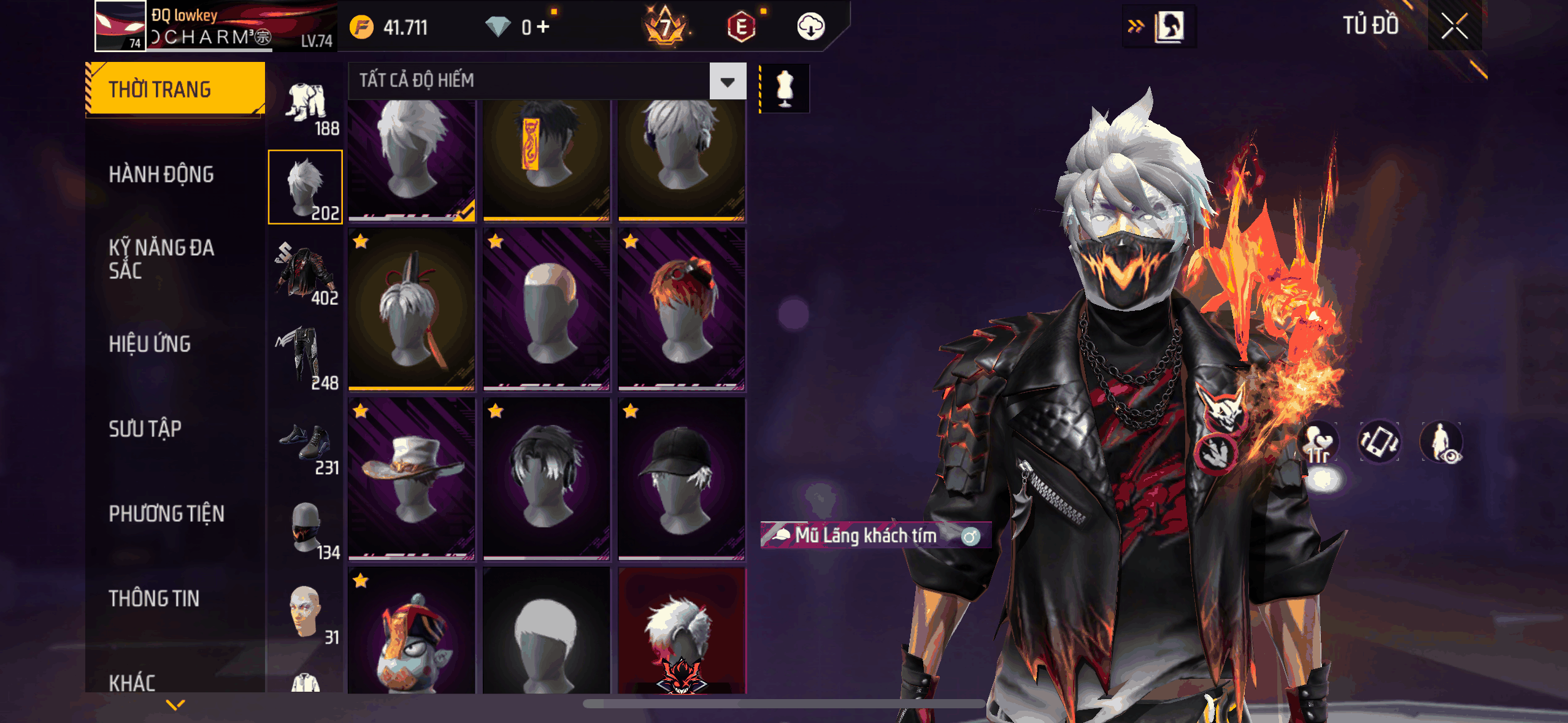Open the THÔNG TIN tab
This screenshot has height=723, width=1568.
154,599
